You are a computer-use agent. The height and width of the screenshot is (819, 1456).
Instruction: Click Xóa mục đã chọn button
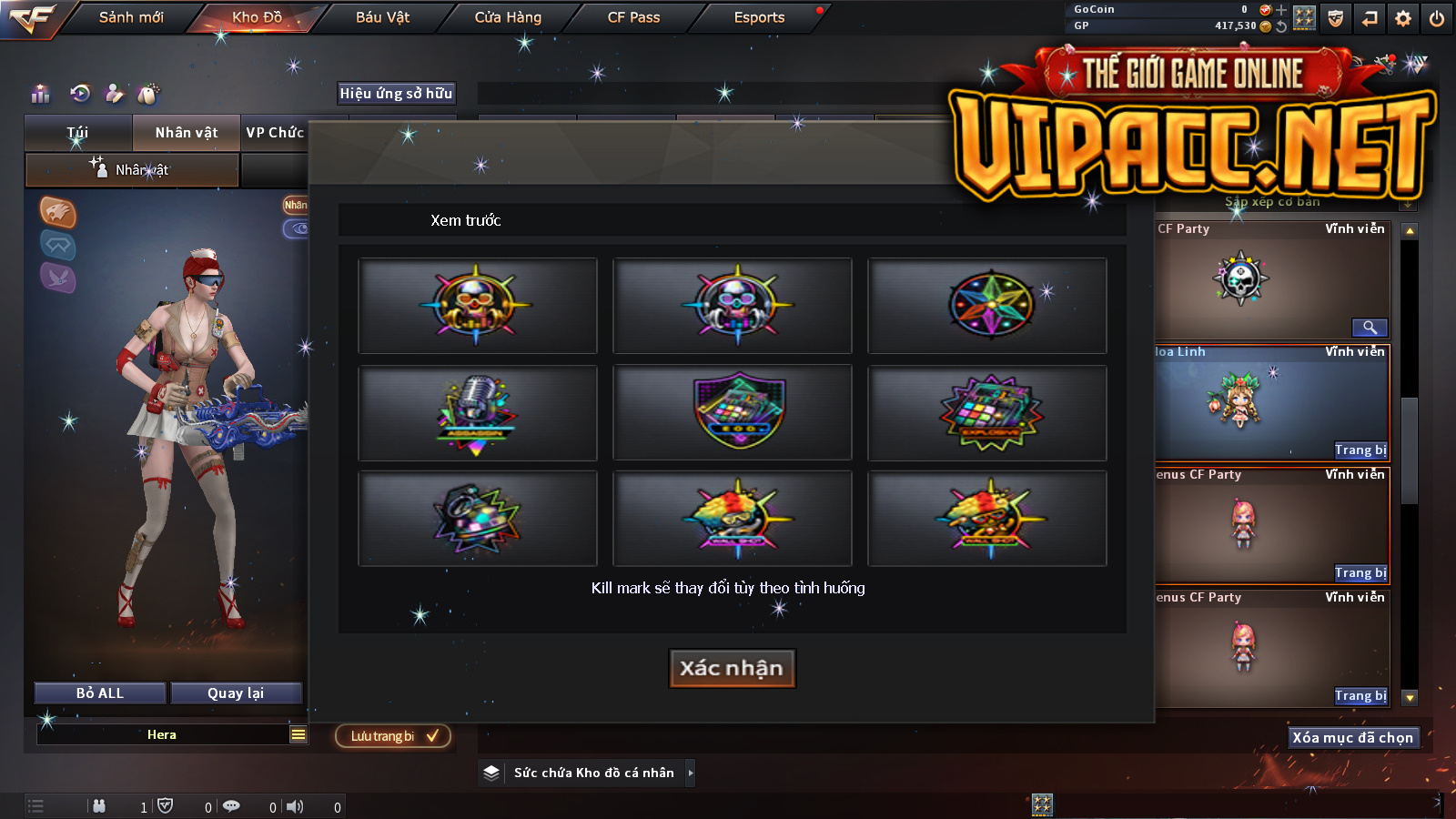pos(1353,737)
